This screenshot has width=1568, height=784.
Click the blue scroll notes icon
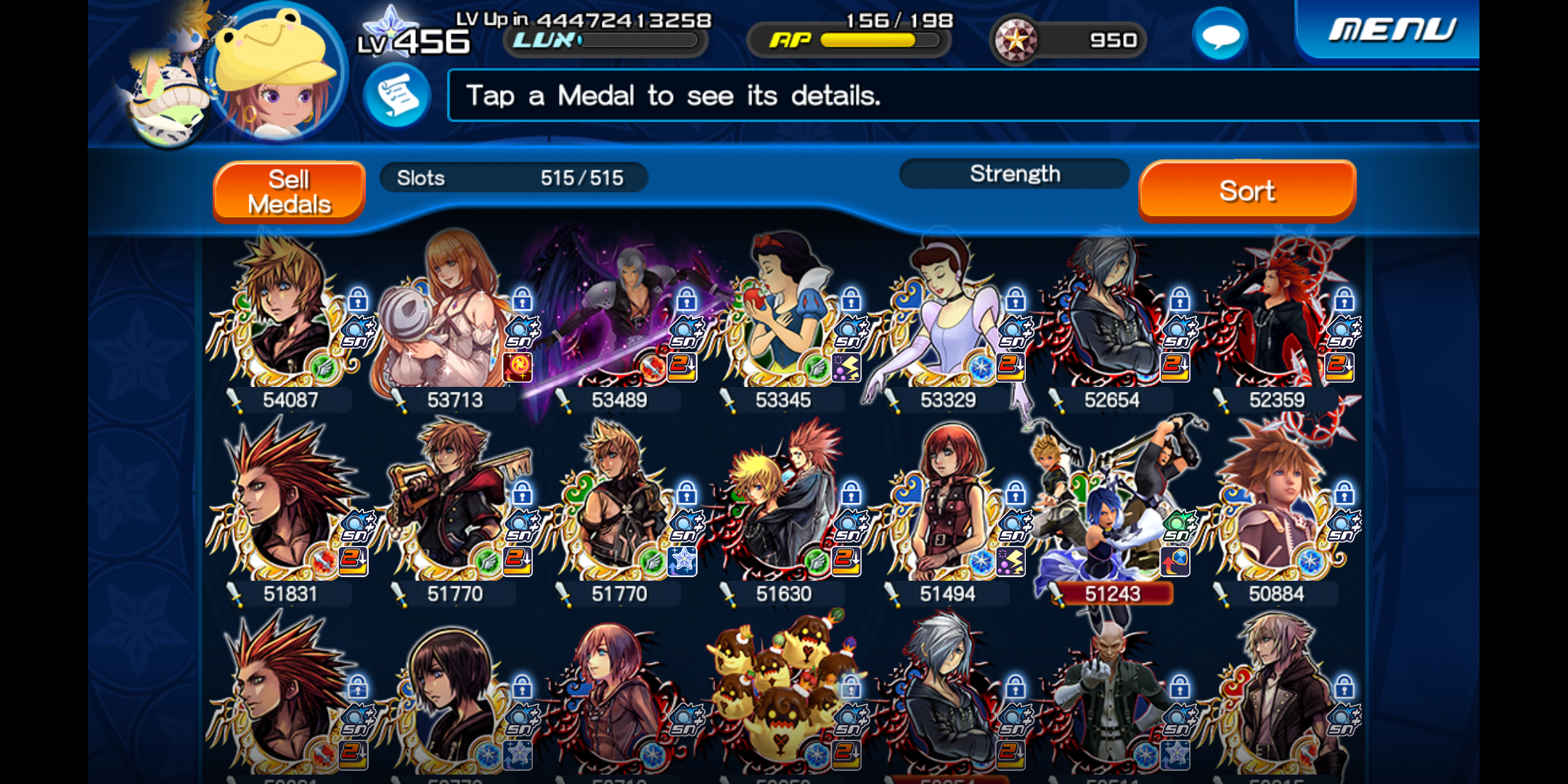click(397, 96)
